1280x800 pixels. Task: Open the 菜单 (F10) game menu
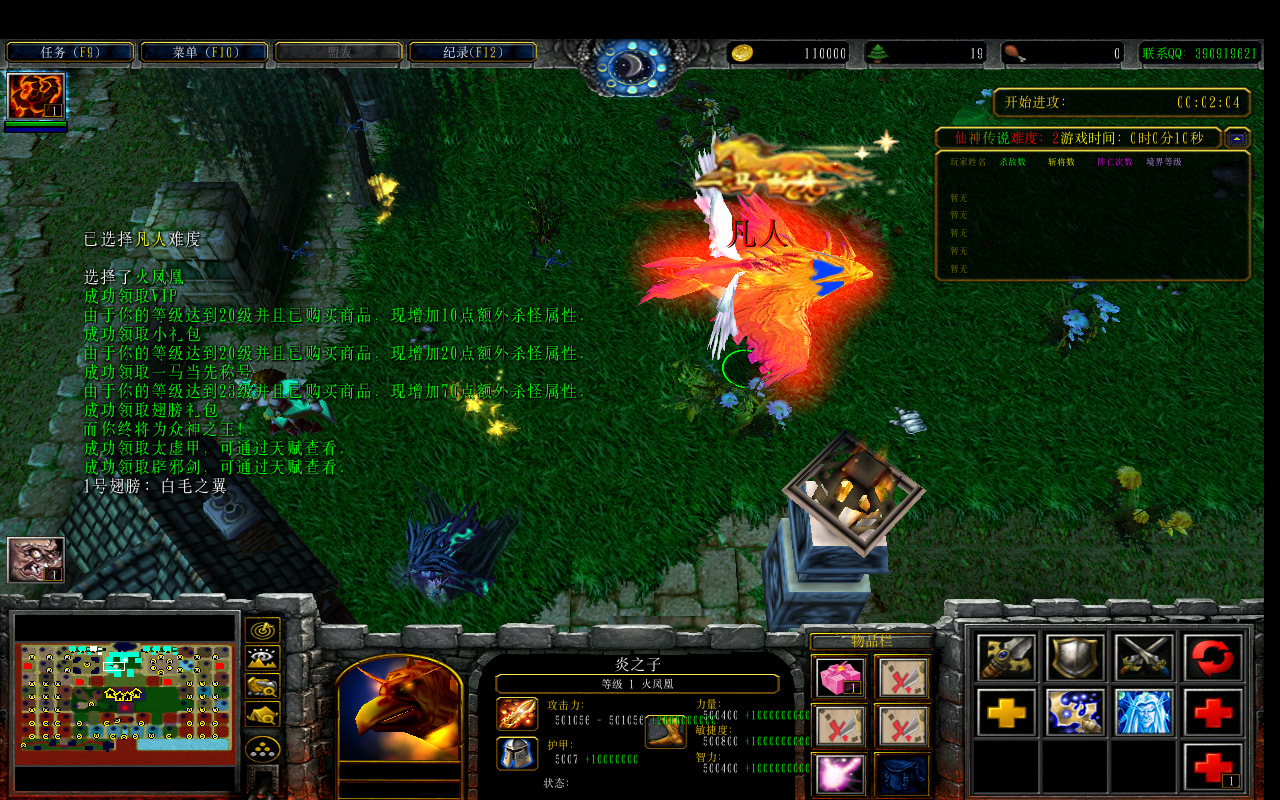204,52
